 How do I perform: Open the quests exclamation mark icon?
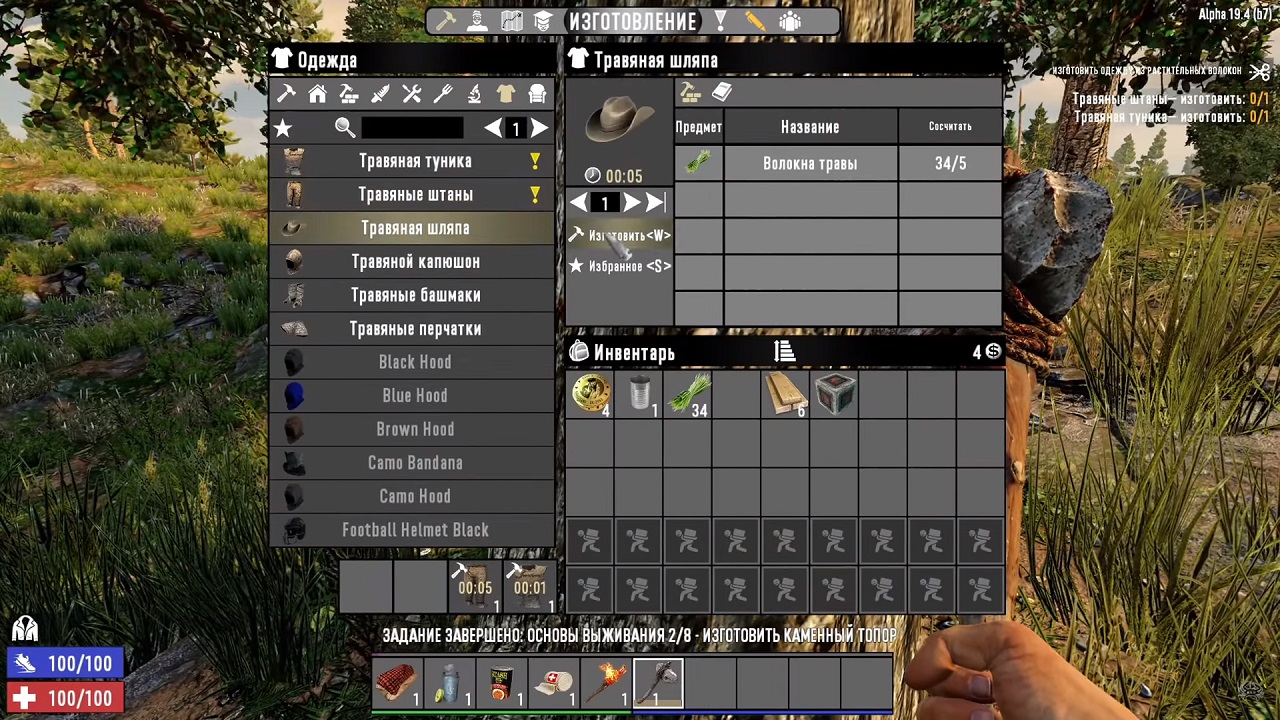coord(719,20)
